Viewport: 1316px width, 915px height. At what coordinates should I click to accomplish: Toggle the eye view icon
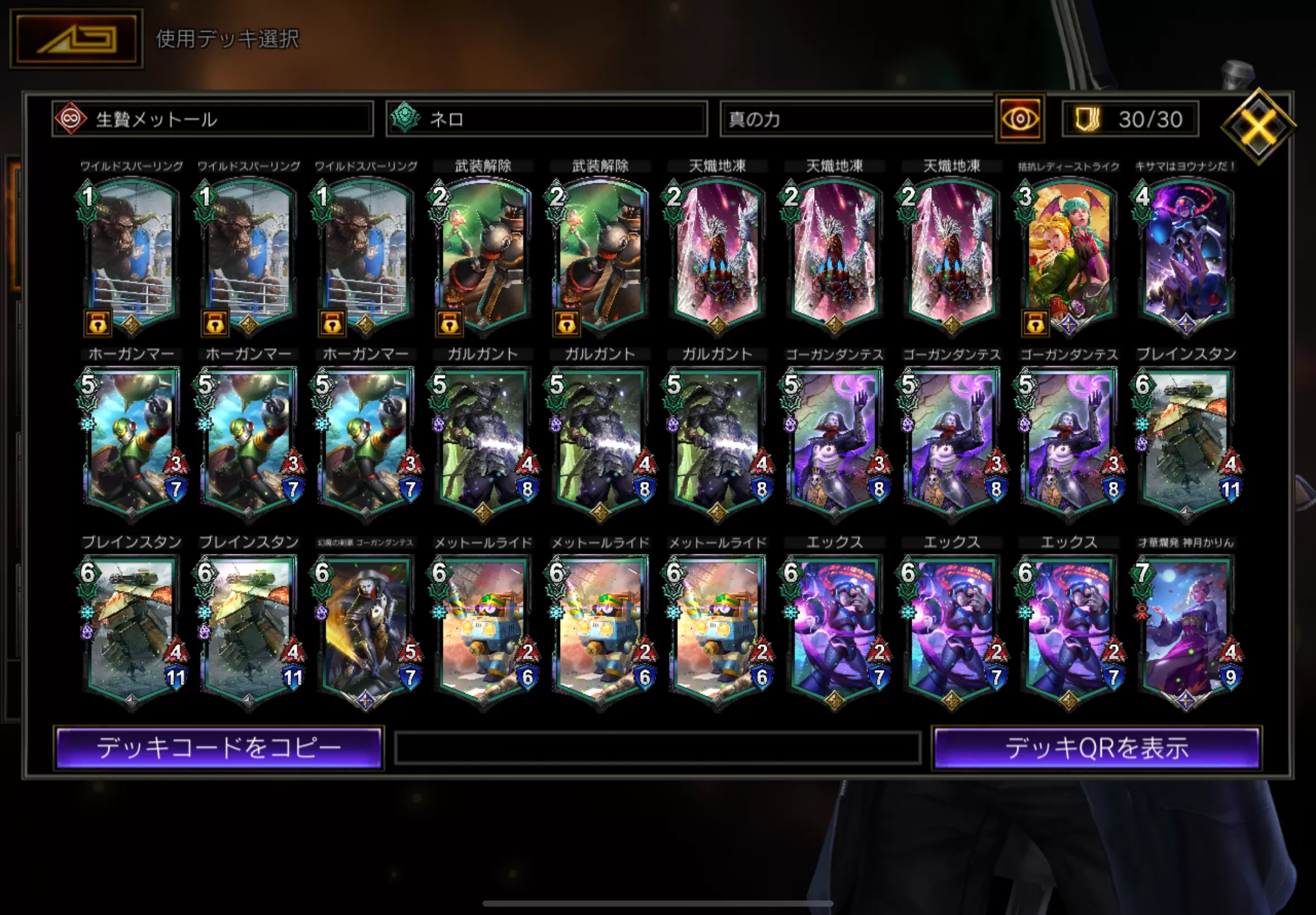click(x=1020, y=119)
